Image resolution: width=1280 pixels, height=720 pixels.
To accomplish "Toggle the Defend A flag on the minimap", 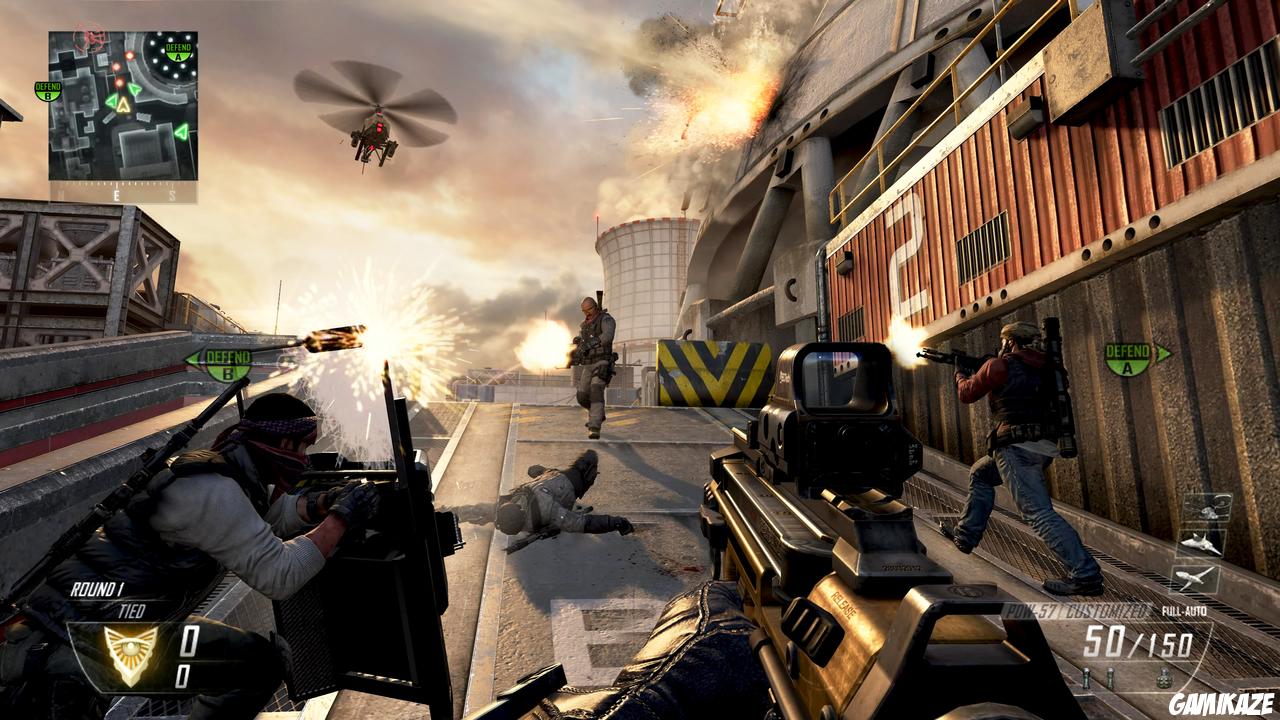I will [x=178, y=52].
